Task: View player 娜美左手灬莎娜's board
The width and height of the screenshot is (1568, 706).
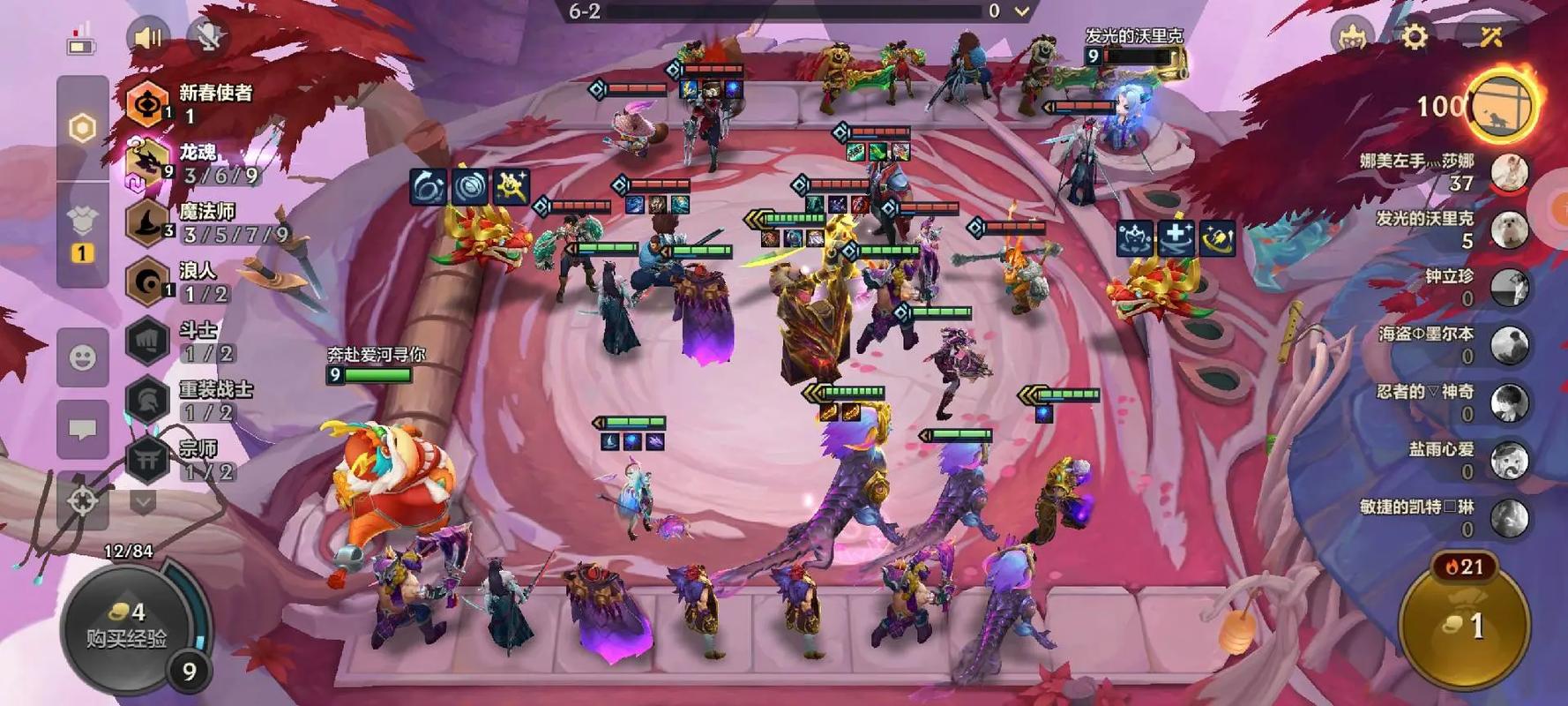Action: tap(1509, 172)
